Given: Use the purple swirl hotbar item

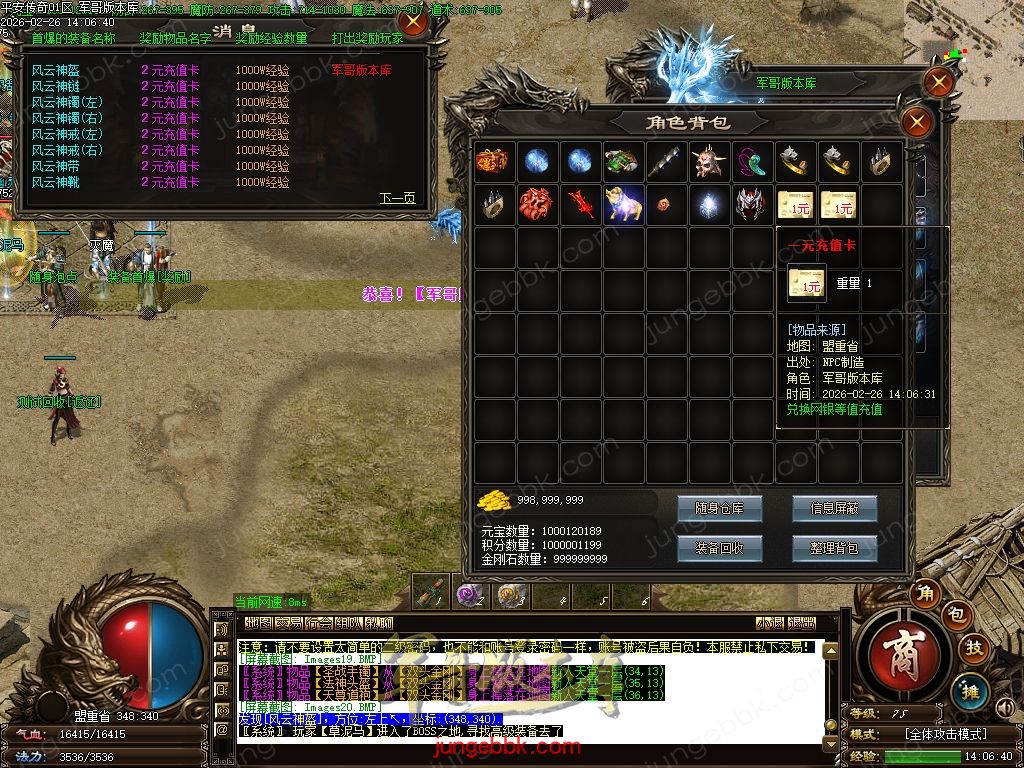Looking at the screenshot, I should point(469,596).
